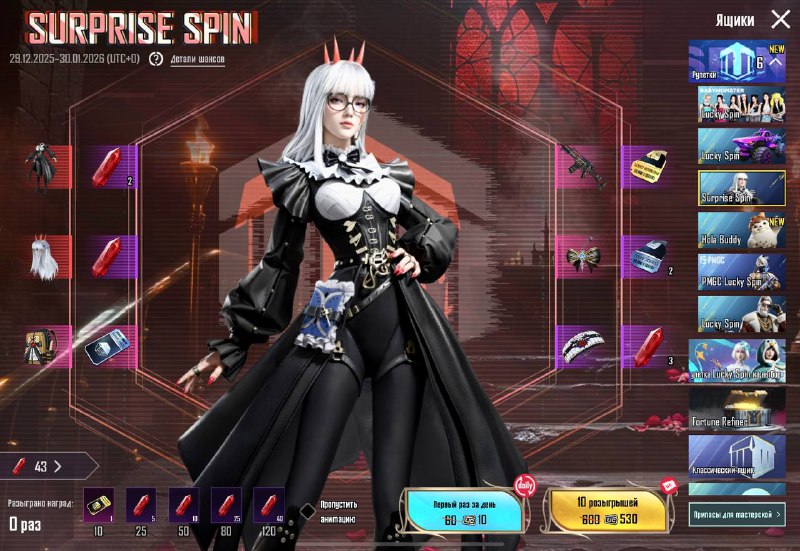Screen dimensions: 800x551
Task: View the black dress outfit reward
Action: tap(42, 168)
